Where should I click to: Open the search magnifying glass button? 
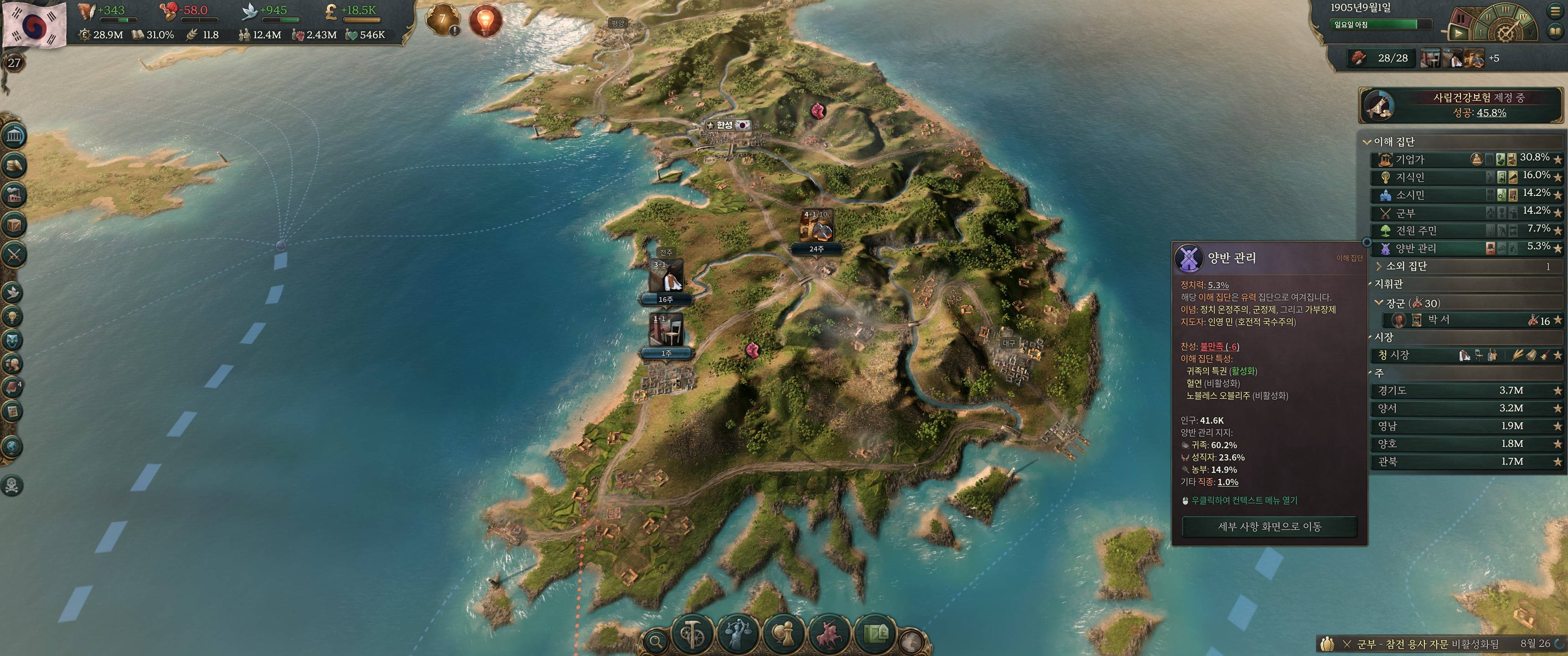click(655, 641)
